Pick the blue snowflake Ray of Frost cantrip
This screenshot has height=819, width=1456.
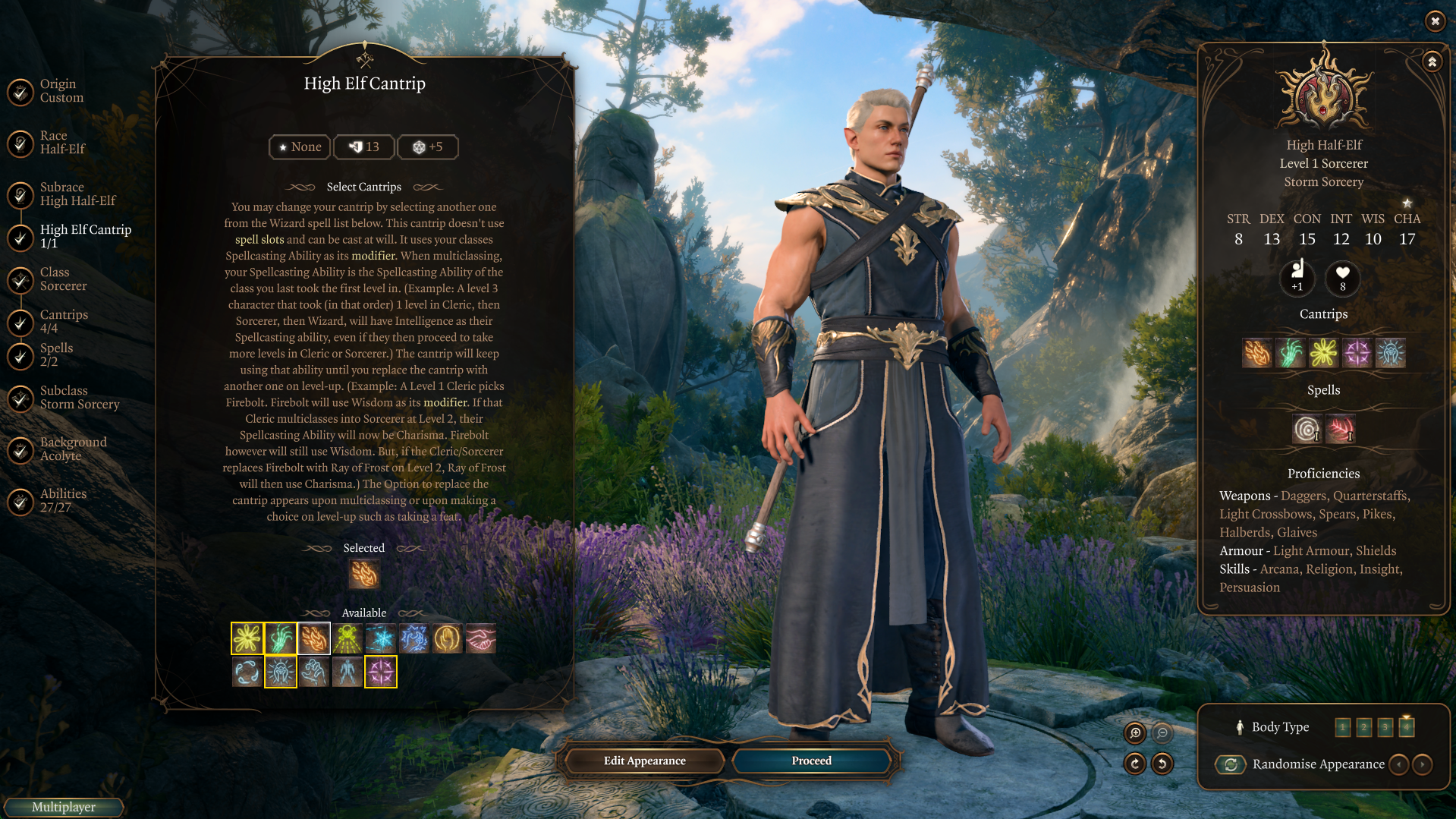(x=381, y=639)
